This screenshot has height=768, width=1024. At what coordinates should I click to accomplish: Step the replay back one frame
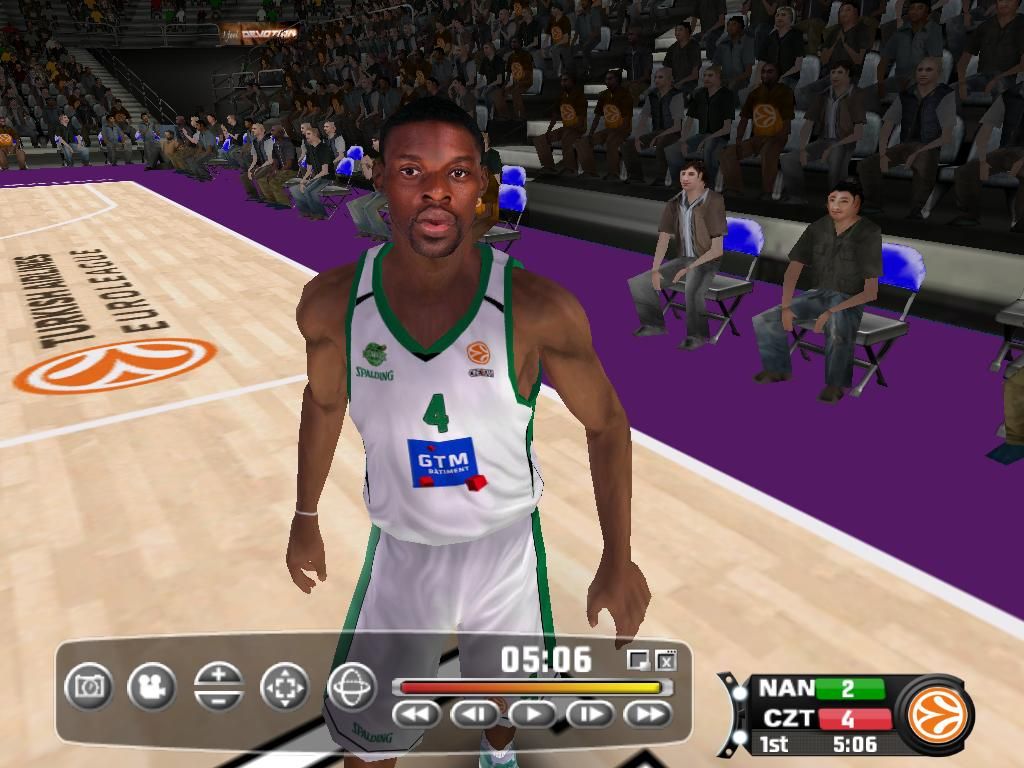click(x=475, y=714)
